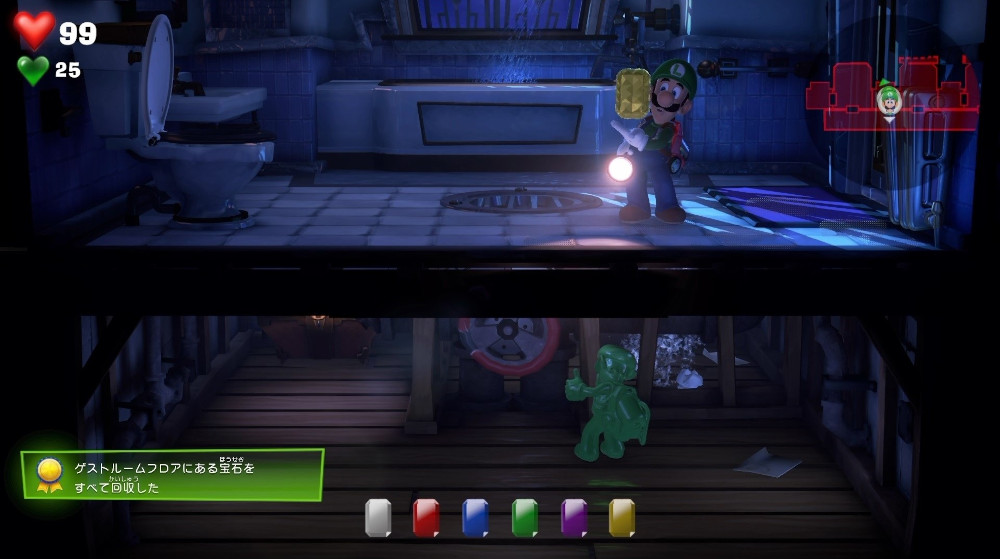Image resolution: width=1000 pixels, height=559 pixels.
Task: Click the gold medal achievement icon
Action: (48, 474)
